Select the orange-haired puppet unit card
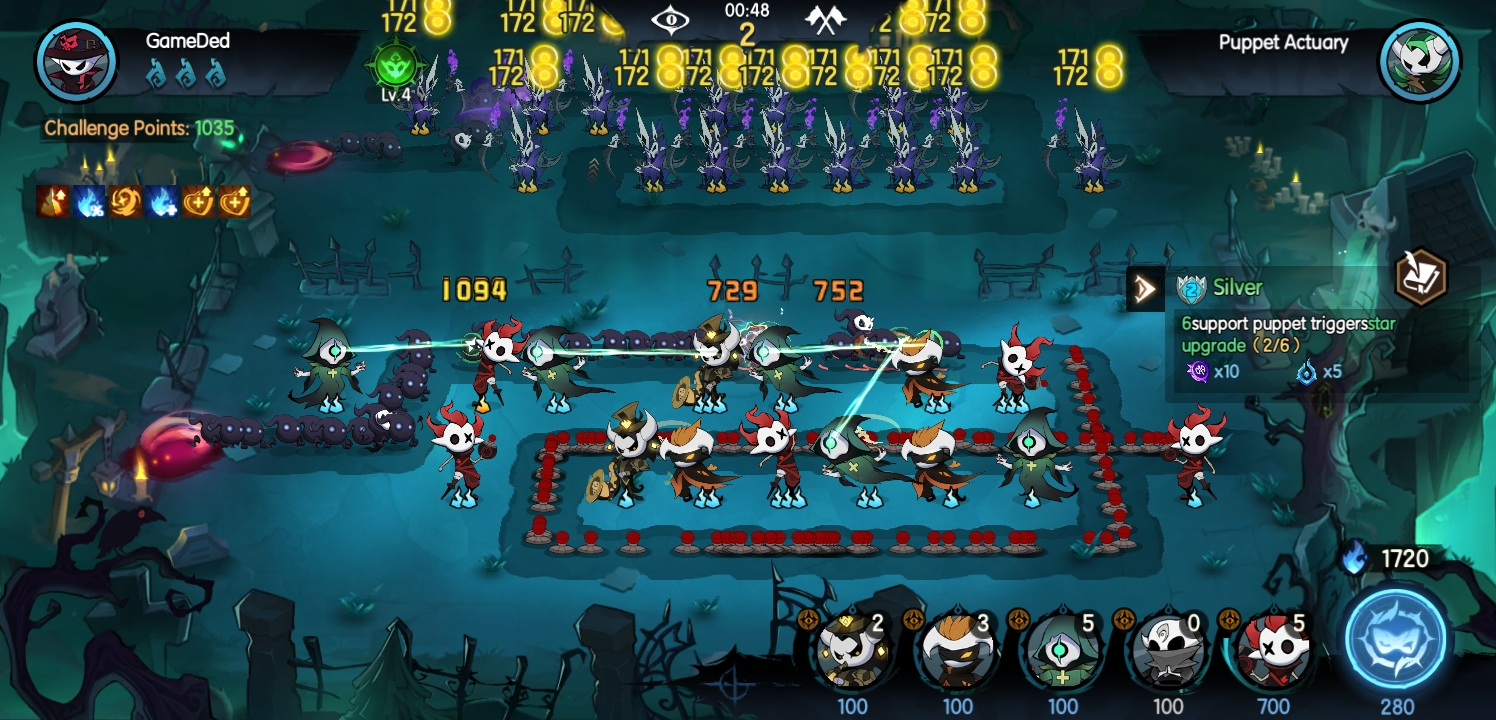The image size is (1496, 720). 957,650
